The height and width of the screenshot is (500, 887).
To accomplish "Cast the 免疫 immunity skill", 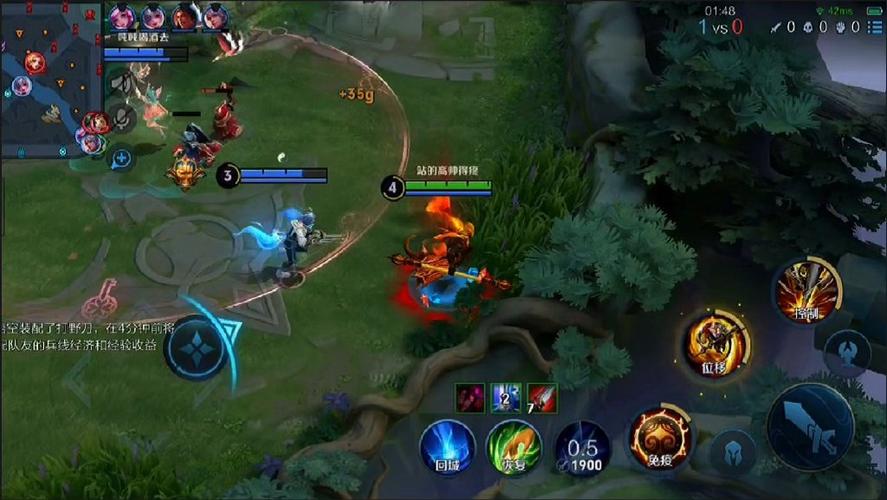I will tap(659, 437).
